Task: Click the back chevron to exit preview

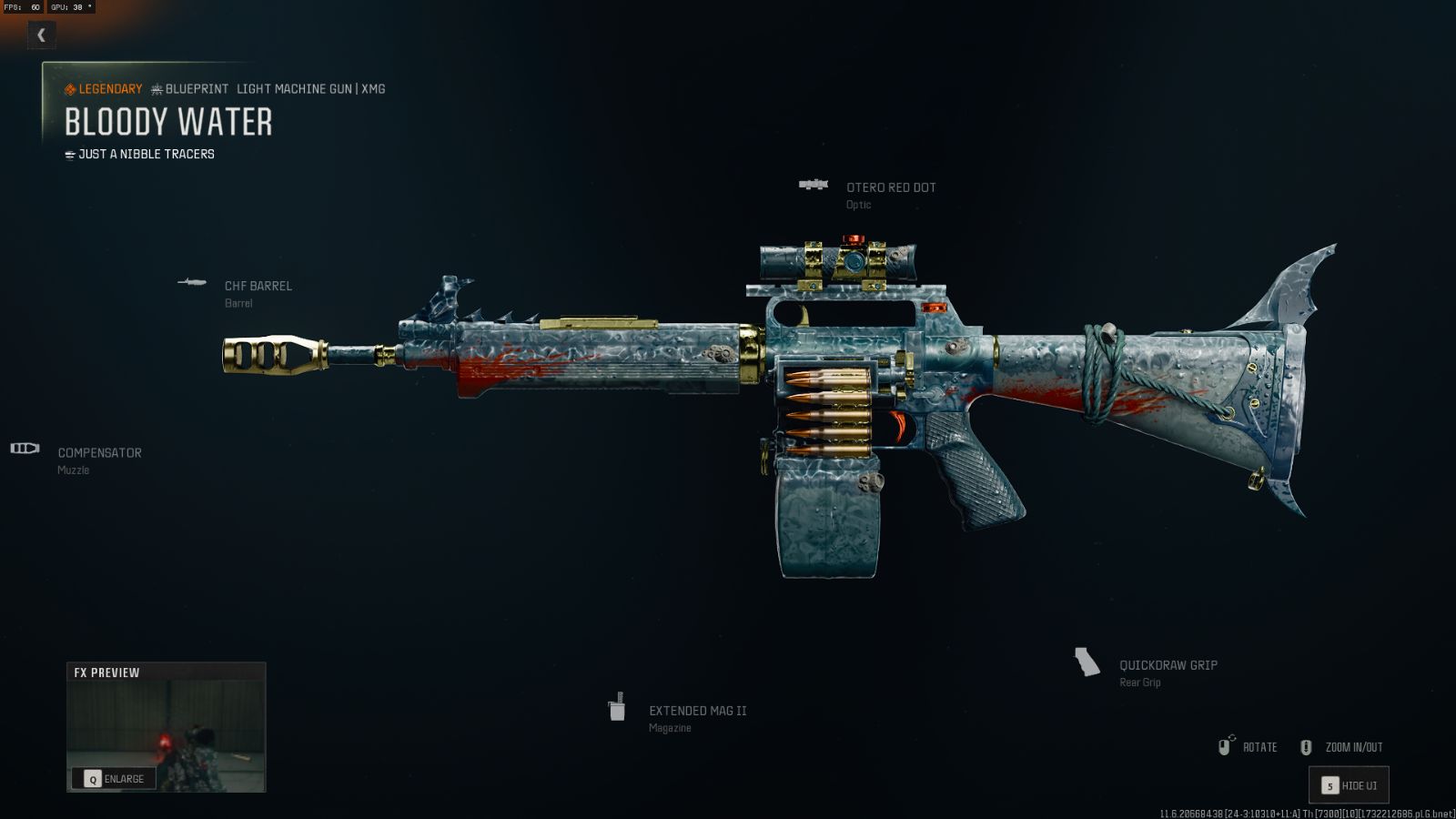Action: [x=41, y=35]
